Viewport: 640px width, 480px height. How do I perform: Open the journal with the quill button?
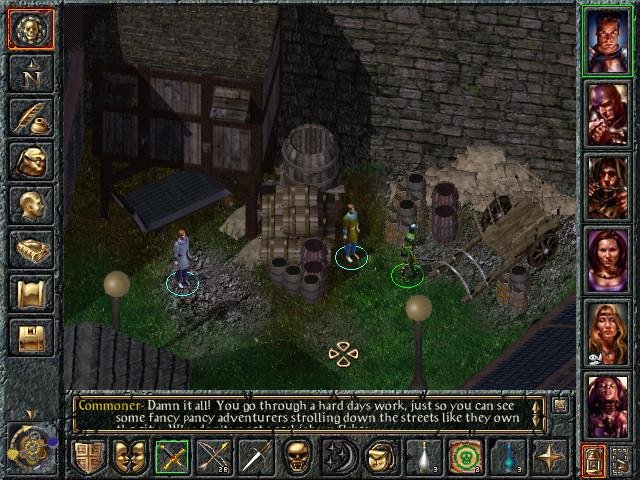[30, 117]
